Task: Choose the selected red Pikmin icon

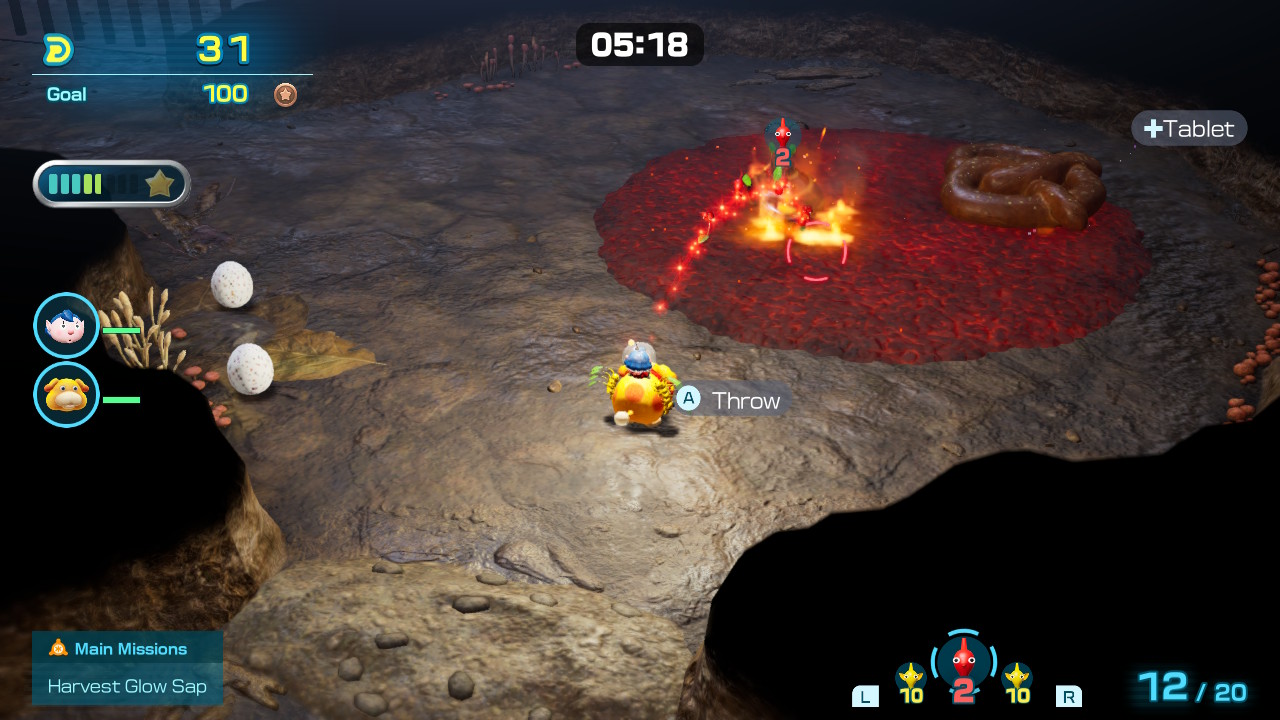Action: 963,663
